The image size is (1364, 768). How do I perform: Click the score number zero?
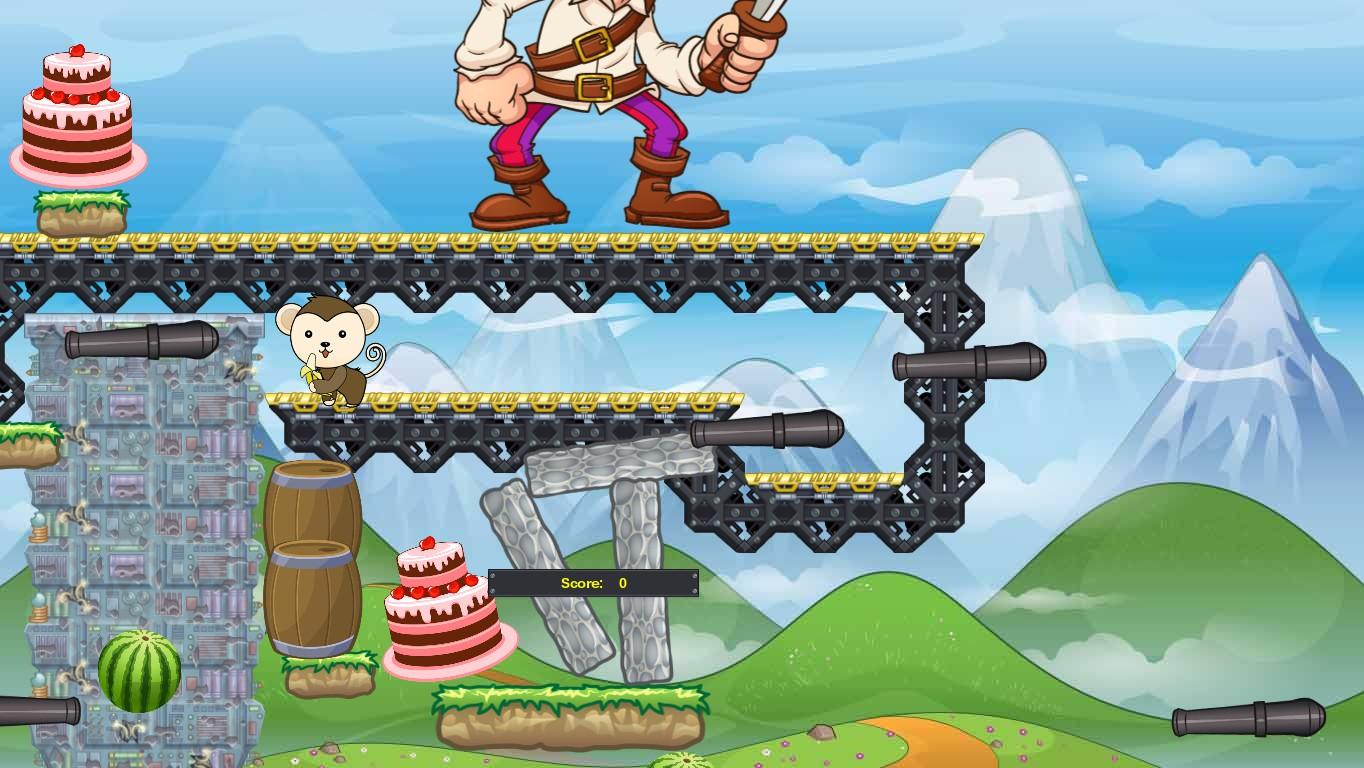pyautogui.click(x=622, y=582)
